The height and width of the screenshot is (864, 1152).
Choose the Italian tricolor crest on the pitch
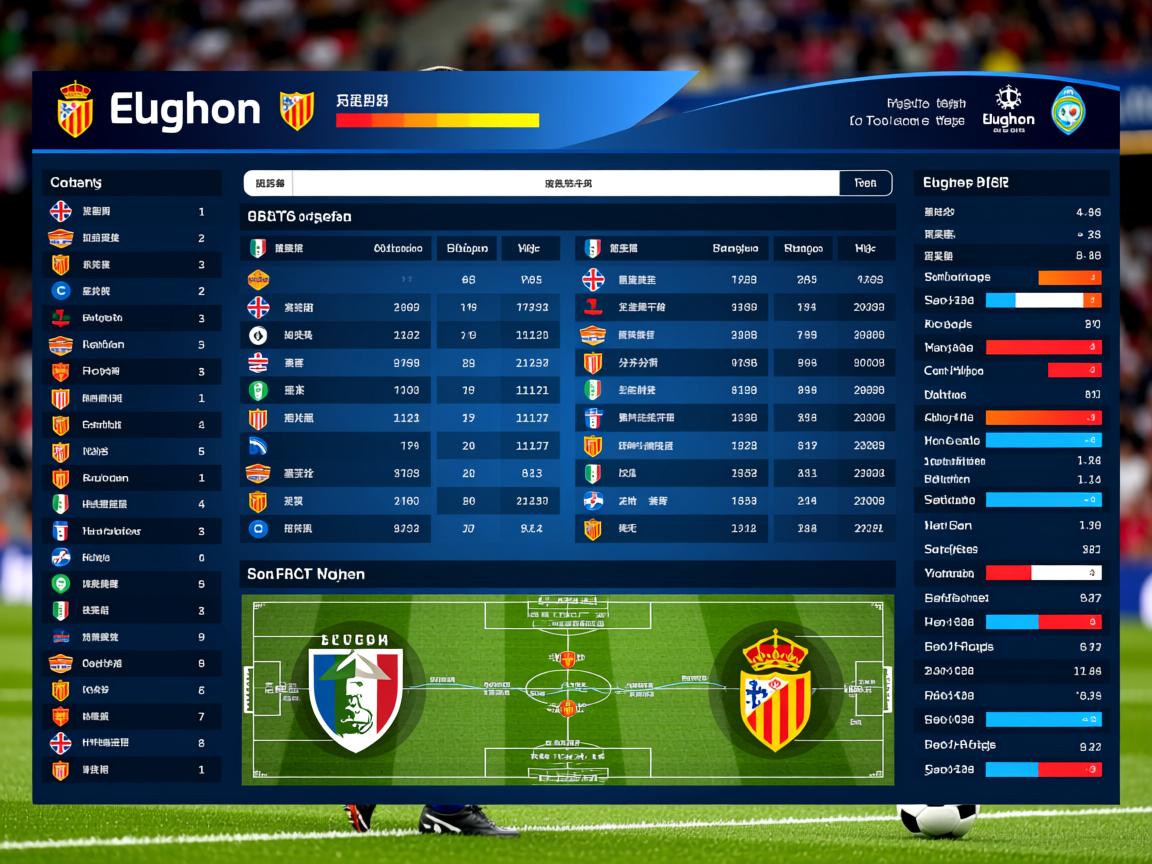tap(355, 685)
